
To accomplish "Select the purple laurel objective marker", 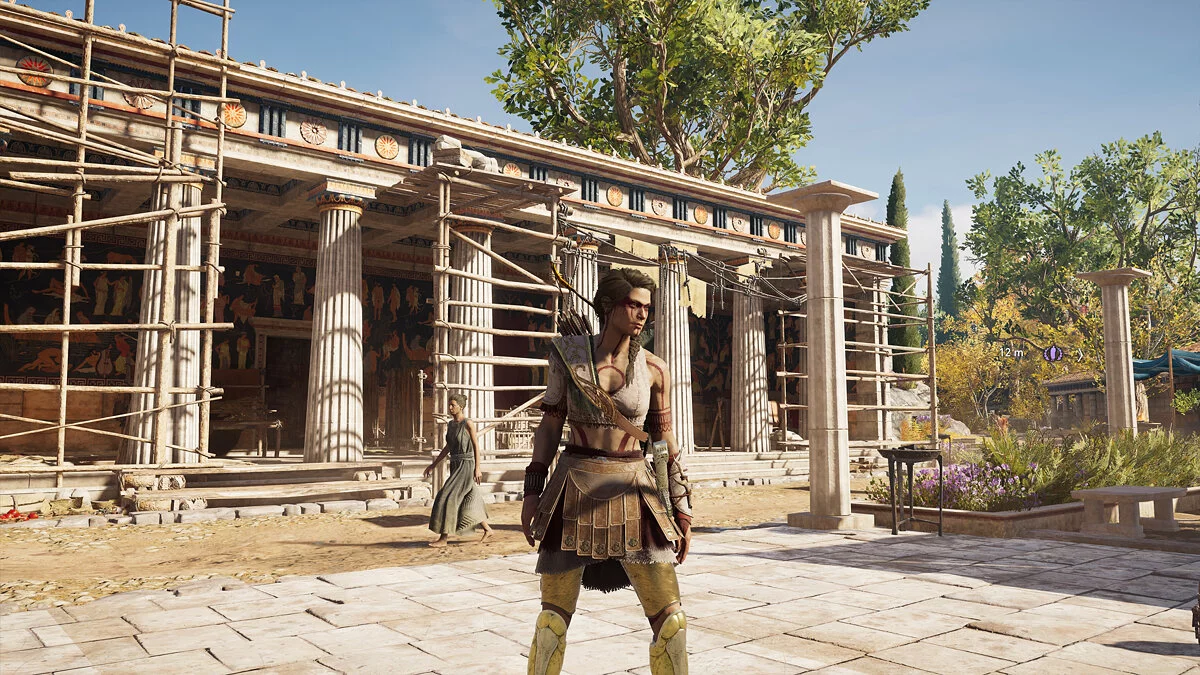I will click(1052, 353).
